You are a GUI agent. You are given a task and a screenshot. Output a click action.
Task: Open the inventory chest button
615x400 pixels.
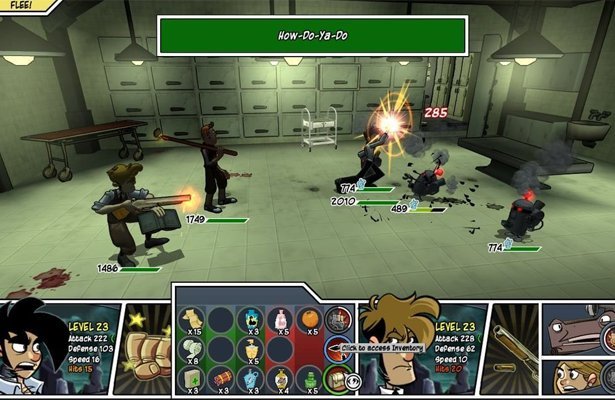click(x=338, y=378)
